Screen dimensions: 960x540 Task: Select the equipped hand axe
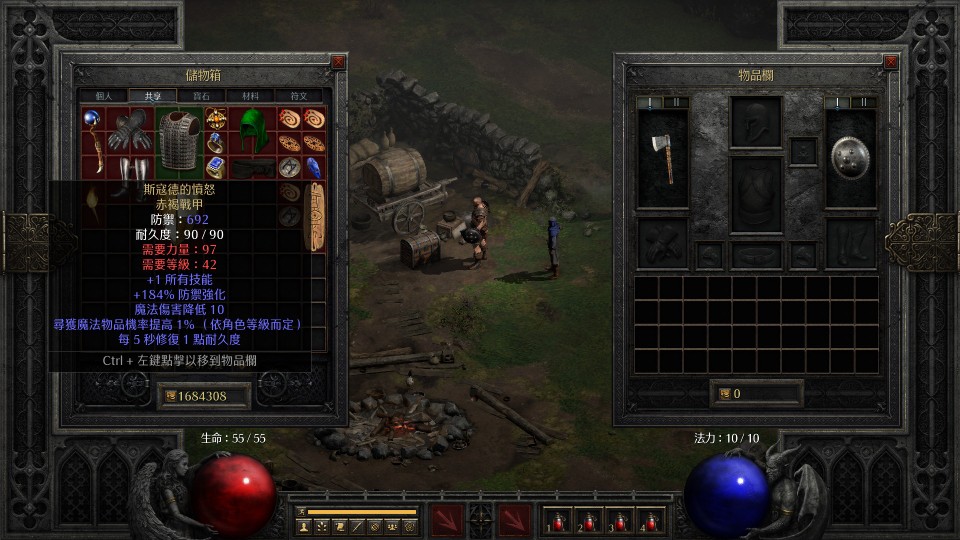662,158
